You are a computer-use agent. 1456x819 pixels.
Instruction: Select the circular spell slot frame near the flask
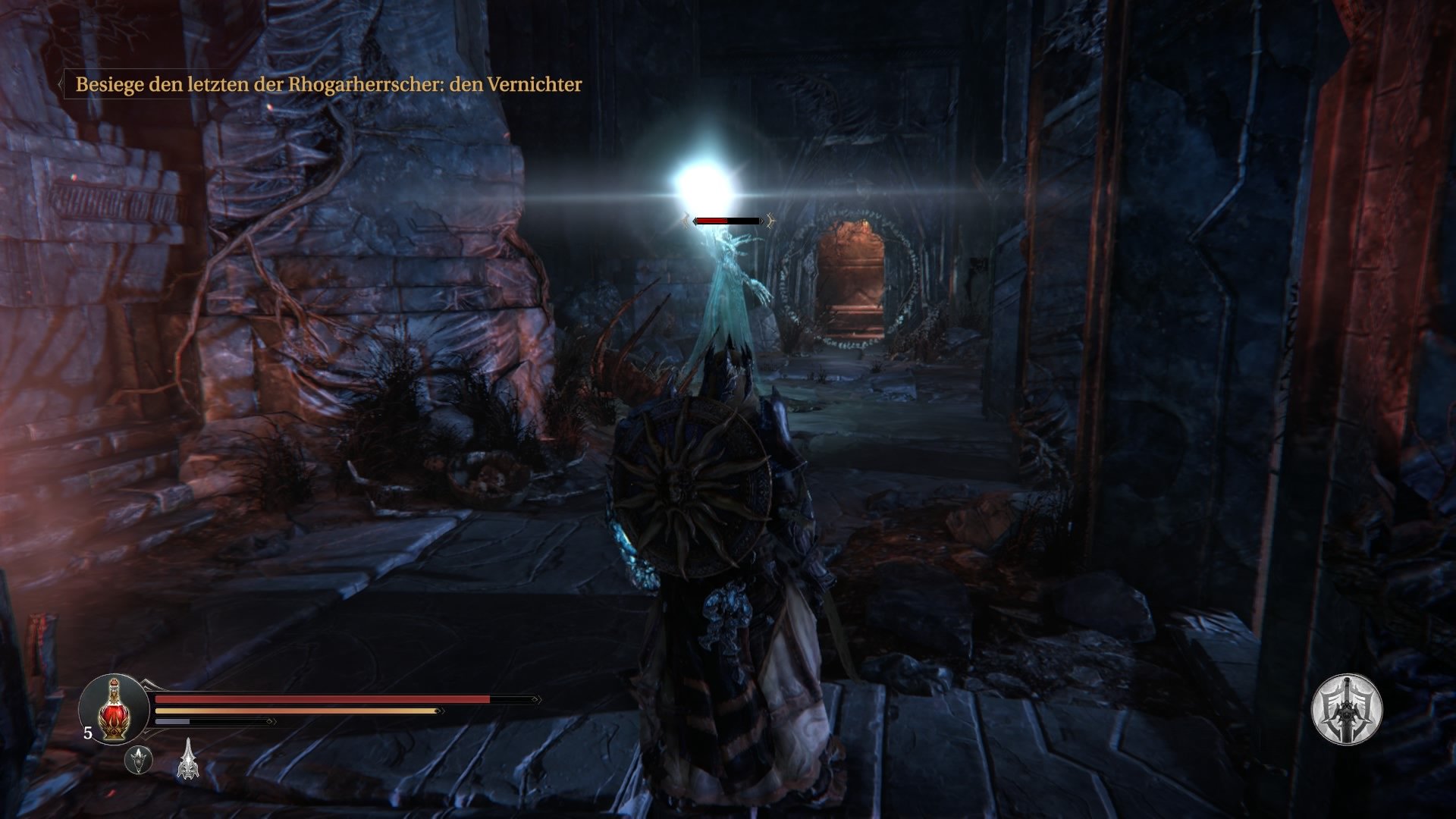point(139,761)
